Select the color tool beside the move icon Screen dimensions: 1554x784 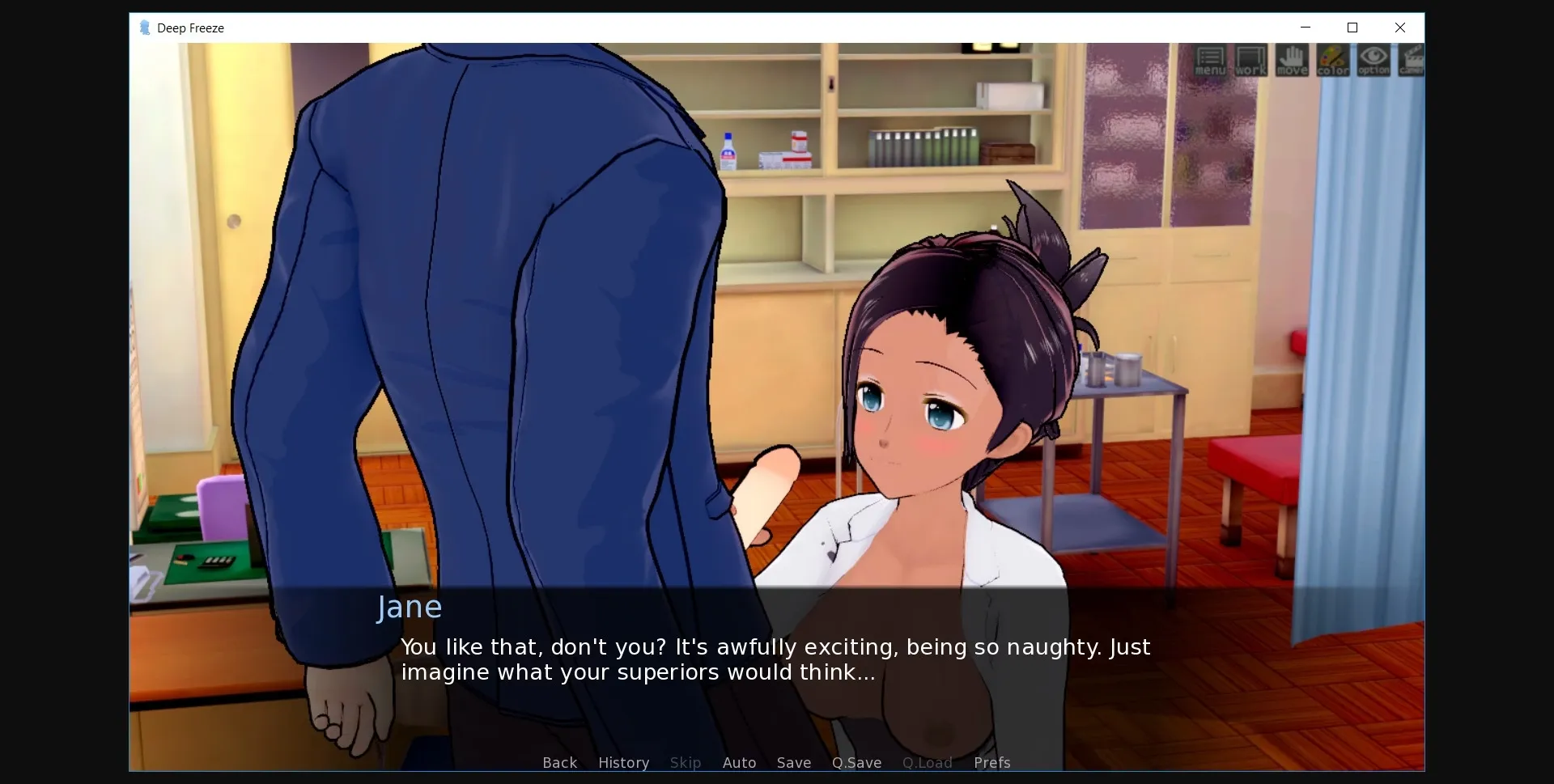point(1332,61)
